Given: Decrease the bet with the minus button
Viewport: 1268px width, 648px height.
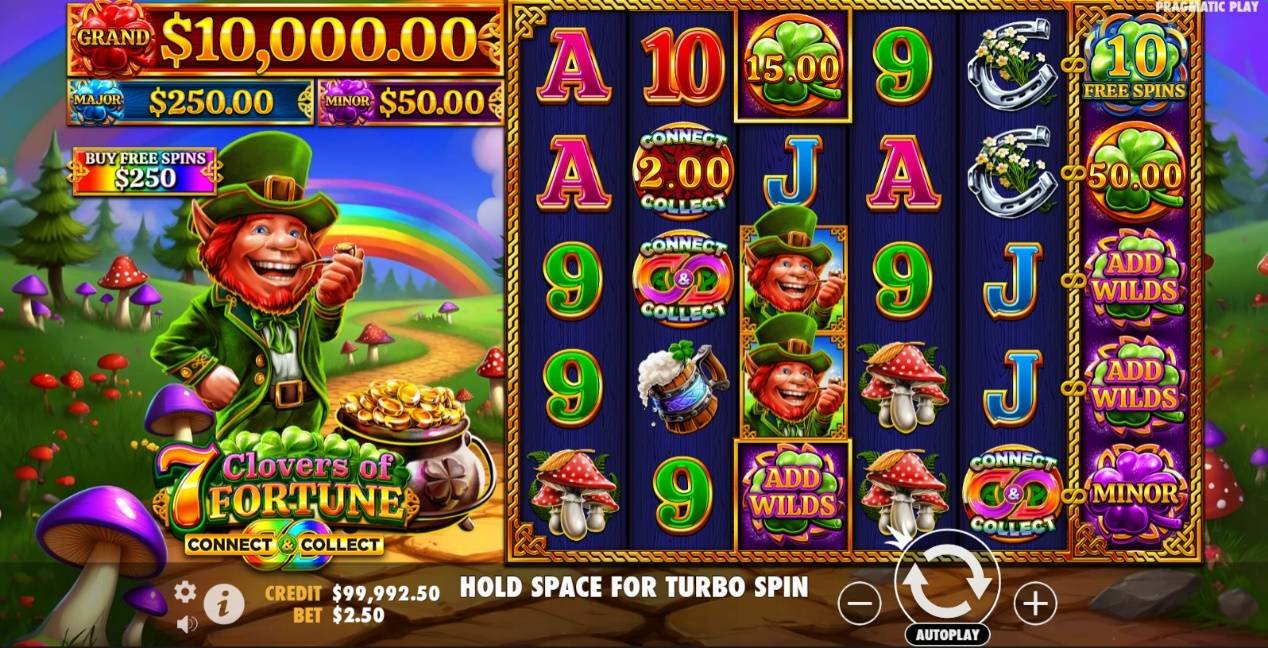Looking at the screenshot, I should coord(859,603).
